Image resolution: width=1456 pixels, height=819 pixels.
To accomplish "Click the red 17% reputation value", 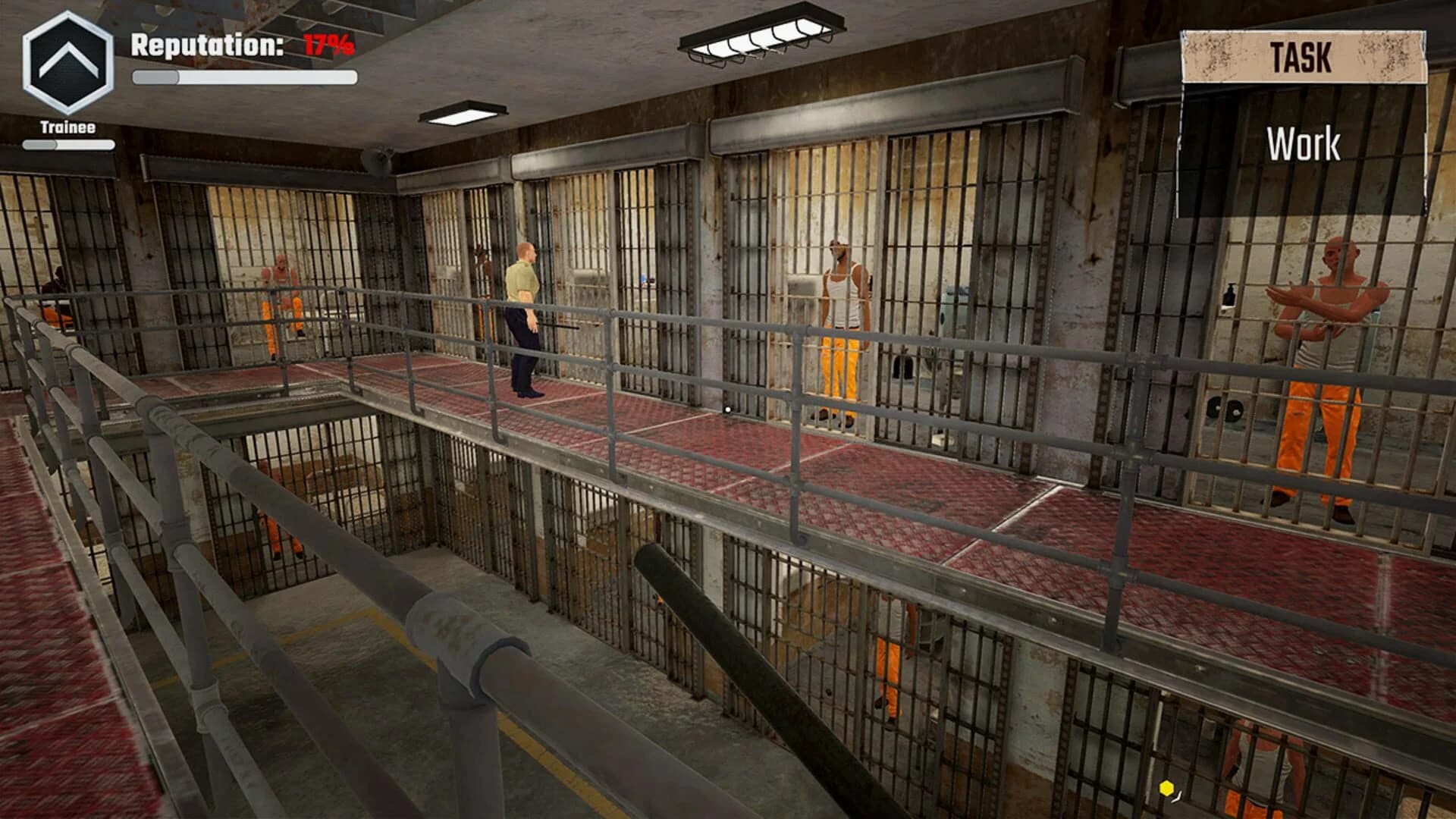I will (x=328, y=45).
